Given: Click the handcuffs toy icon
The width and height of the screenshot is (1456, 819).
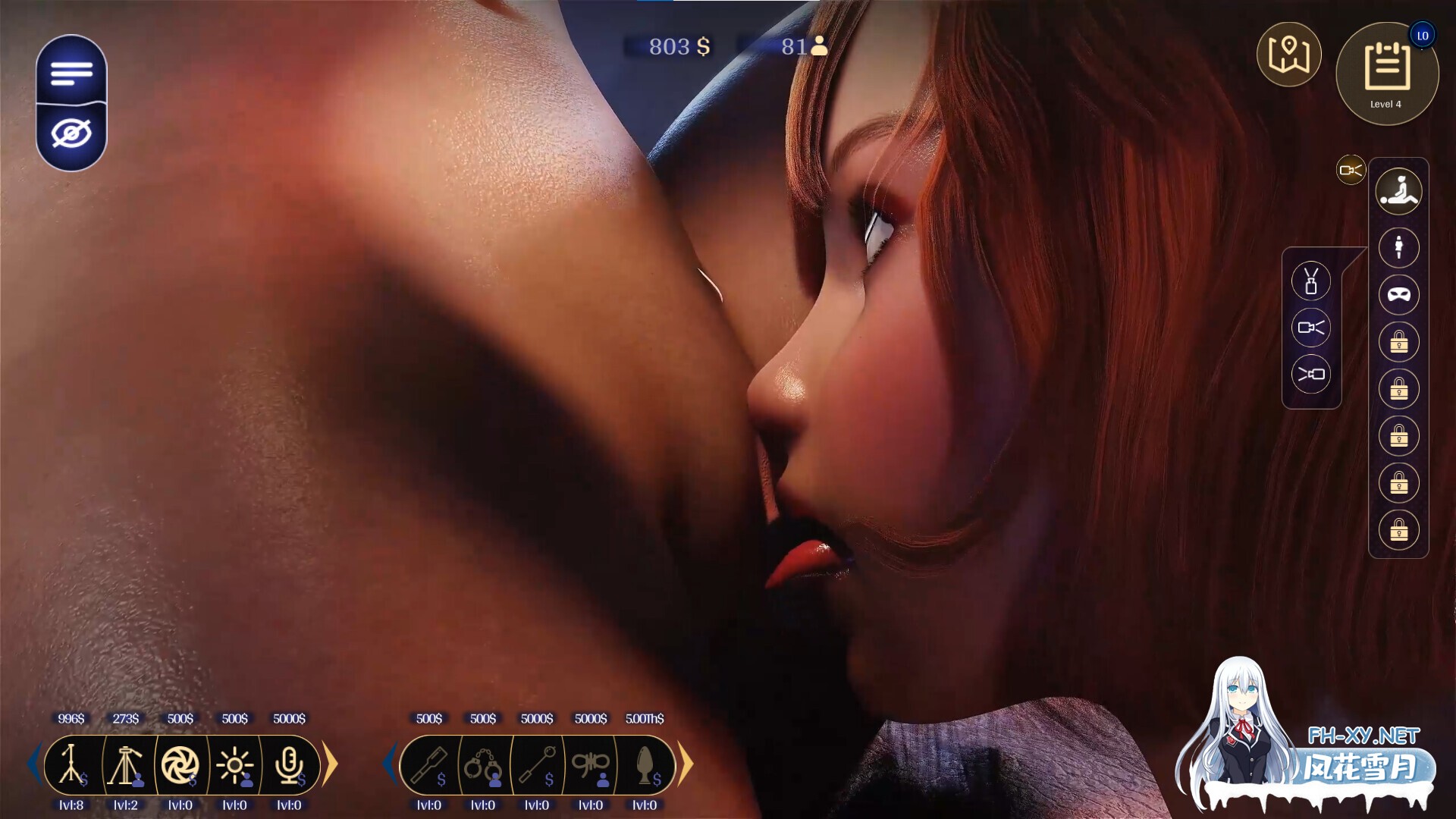Looking at the screenshot, I should click(482, 766).
